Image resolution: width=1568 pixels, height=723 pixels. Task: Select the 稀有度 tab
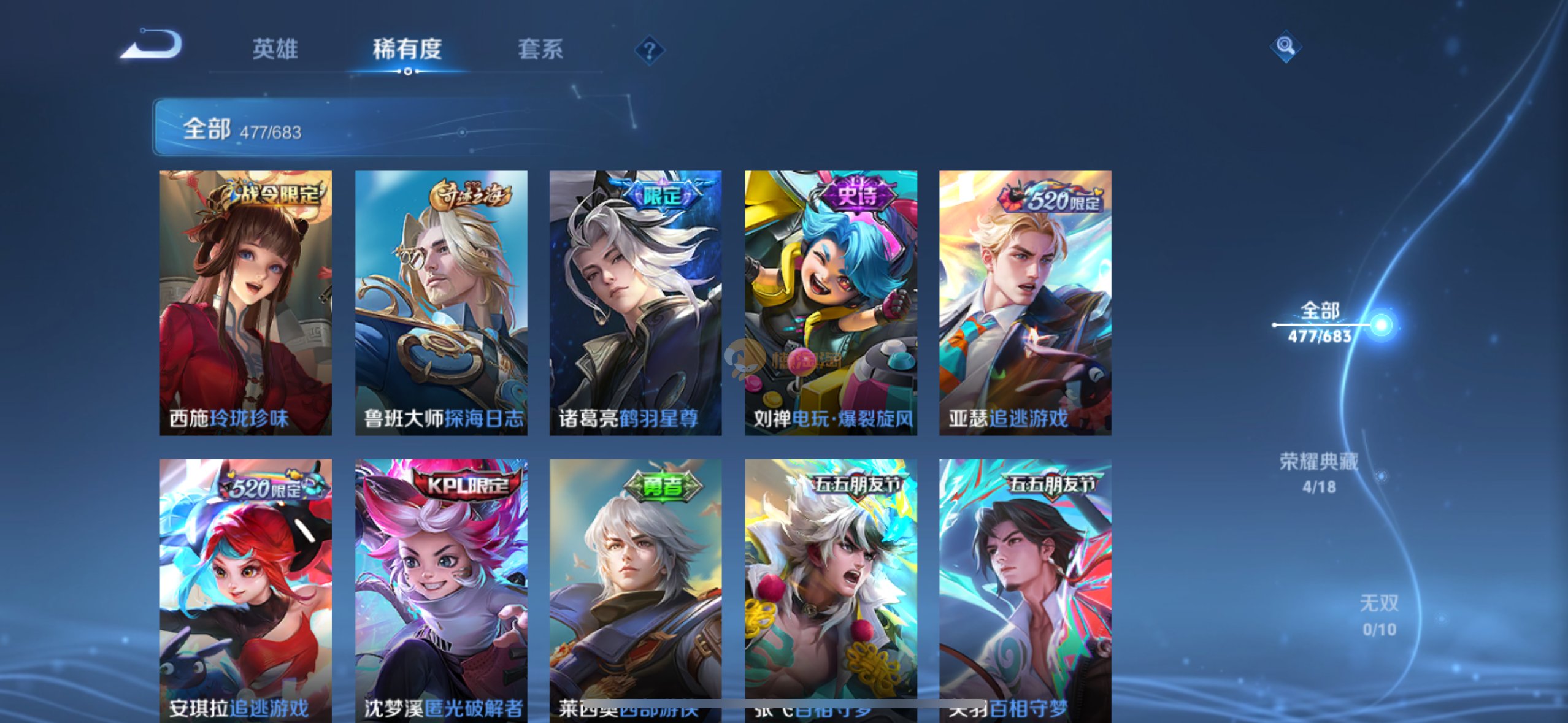click(x=407, y=49)
